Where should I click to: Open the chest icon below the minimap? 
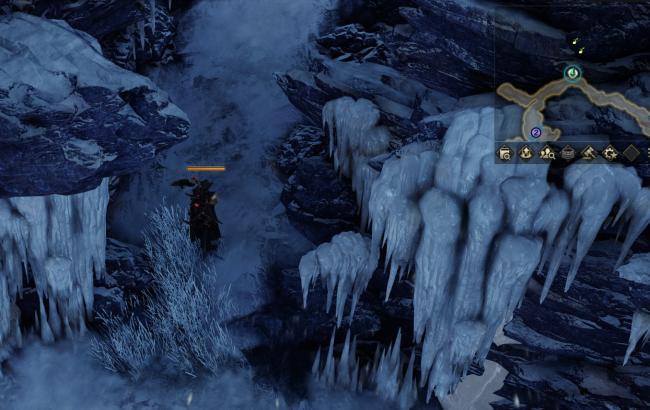coord(568,153)
